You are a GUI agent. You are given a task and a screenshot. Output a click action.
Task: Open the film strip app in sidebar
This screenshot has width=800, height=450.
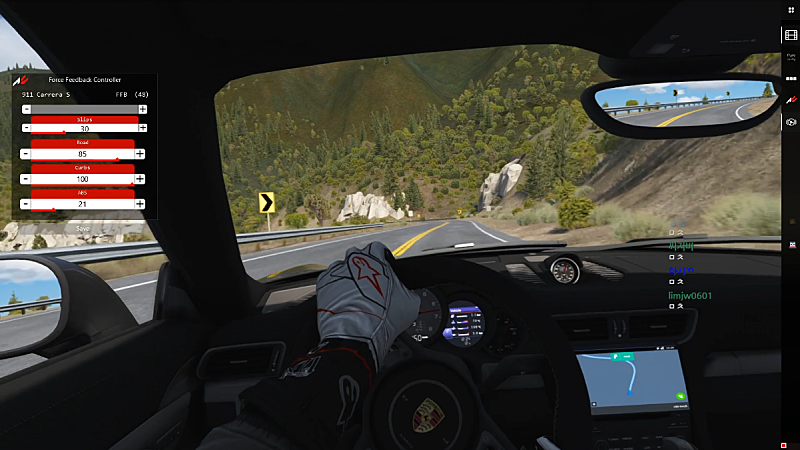pyautogui.click(x=791, y=35)
